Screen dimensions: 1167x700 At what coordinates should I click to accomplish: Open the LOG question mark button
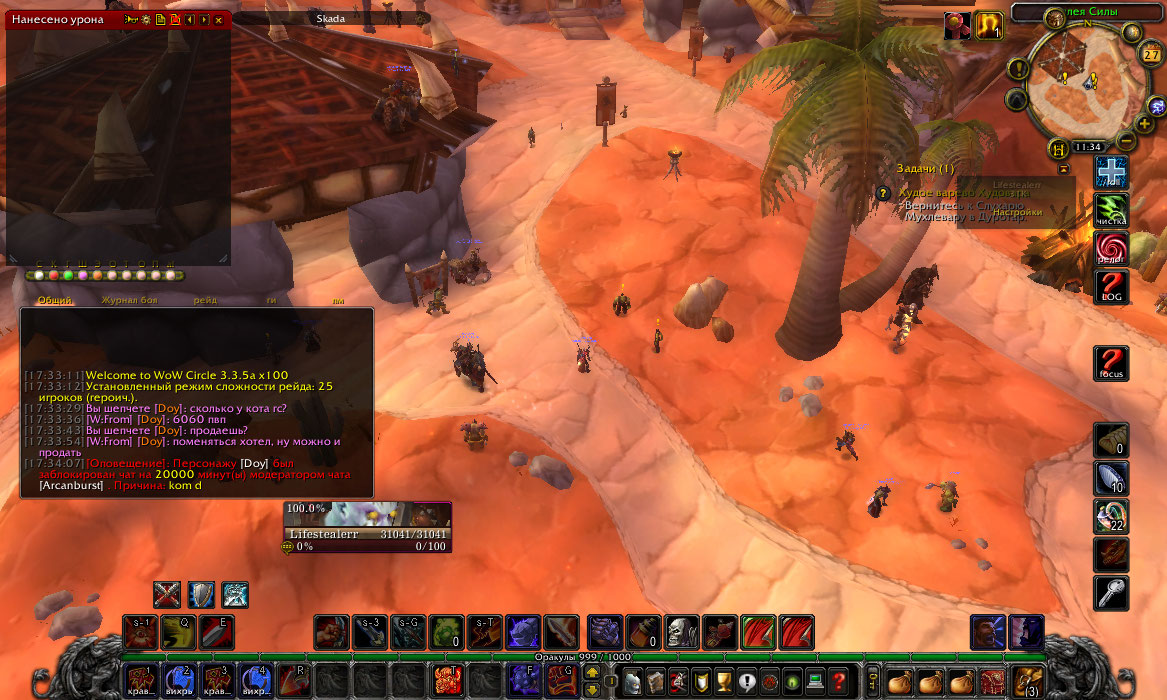1111,287
